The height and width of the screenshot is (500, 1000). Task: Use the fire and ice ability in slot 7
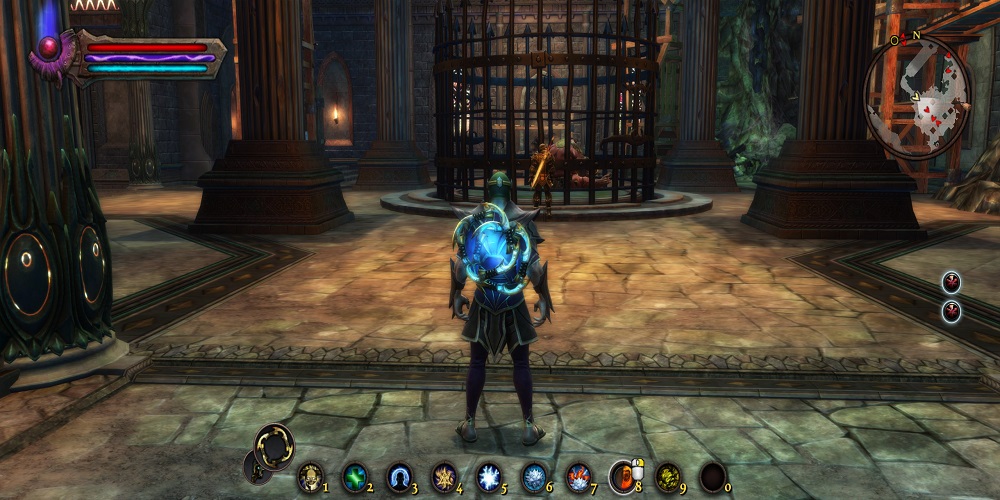click(578, 477)
